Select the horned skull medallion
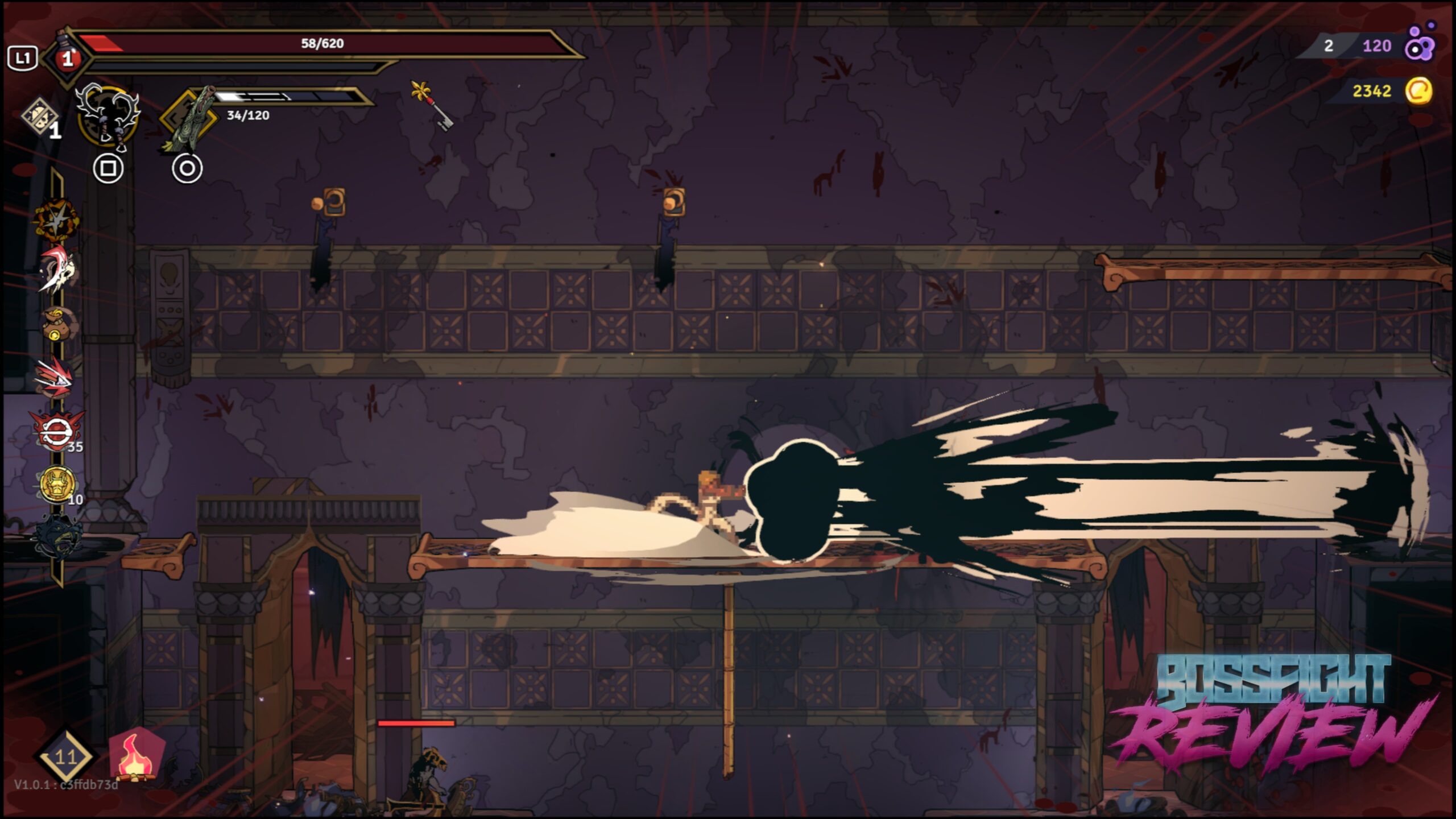Image resolution: width=1456 pixels, height=819 pixels. pos(57,270)
